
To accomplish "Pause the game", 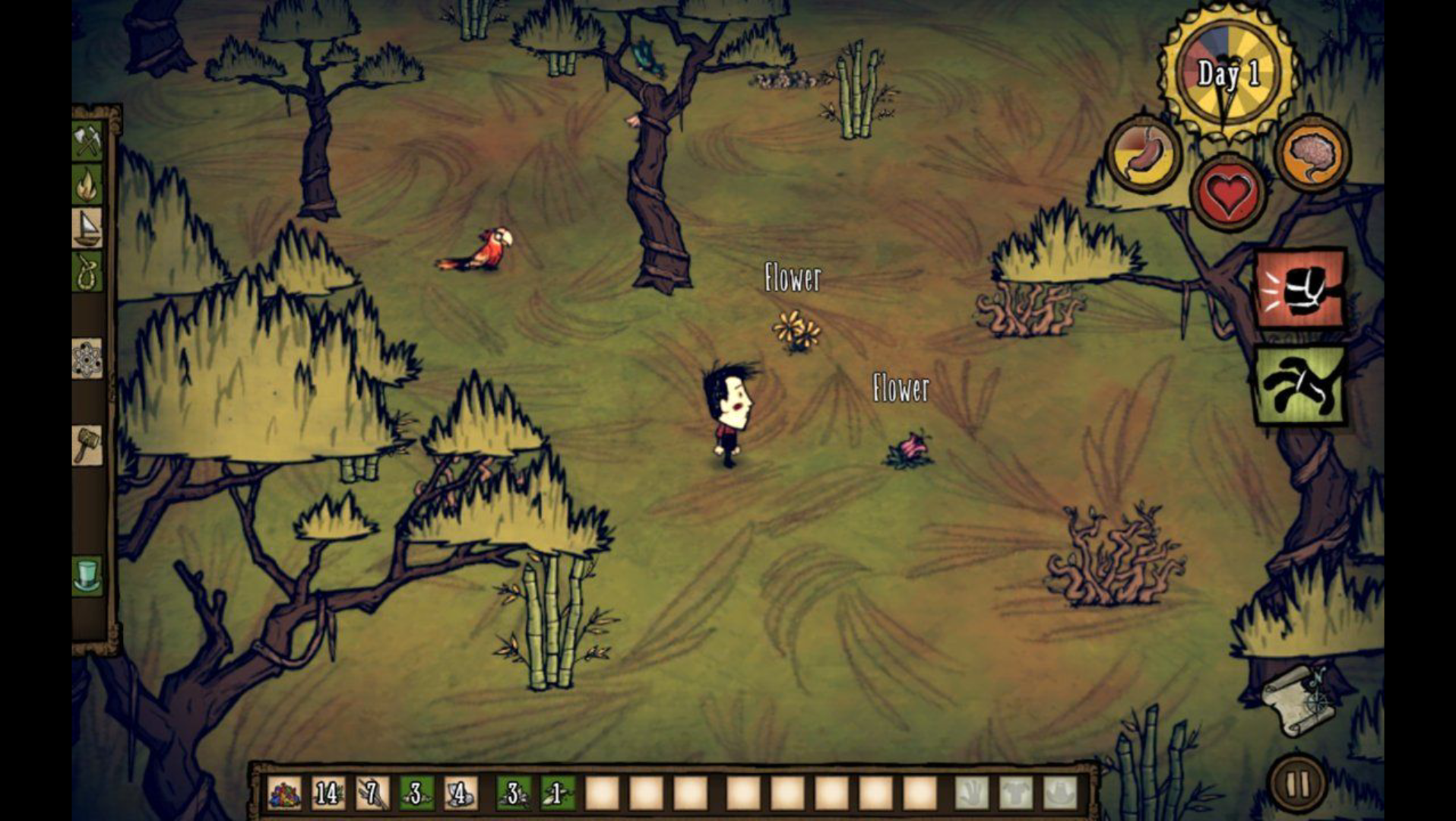I will (x=1298, y=784).
